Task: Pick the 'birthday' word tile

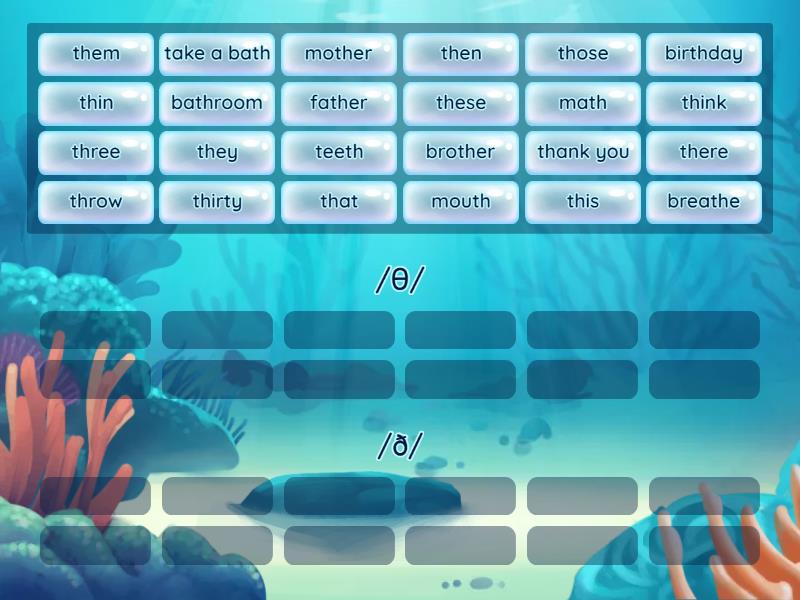Action: (704, 54)
